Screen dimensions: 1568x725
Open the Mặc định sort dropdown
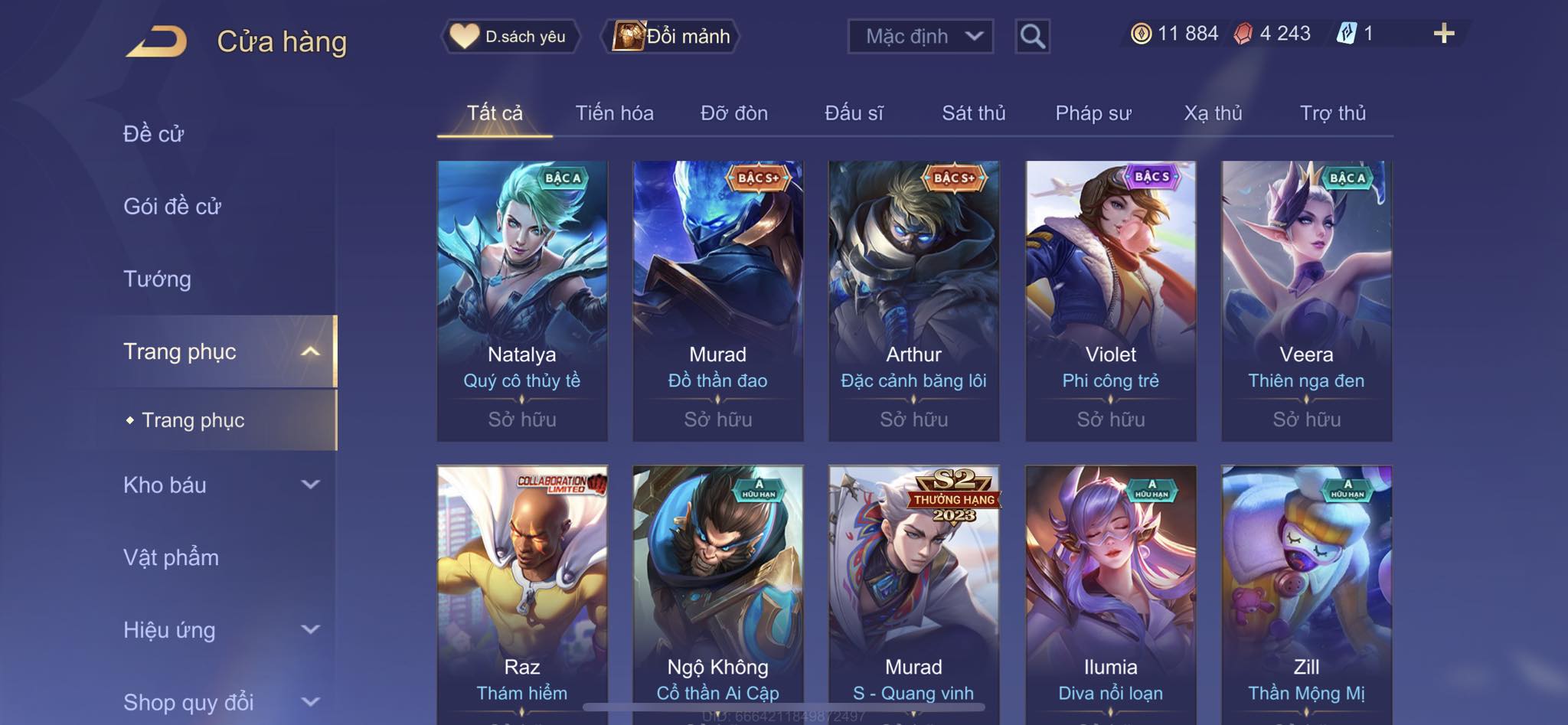coord(920,36)
